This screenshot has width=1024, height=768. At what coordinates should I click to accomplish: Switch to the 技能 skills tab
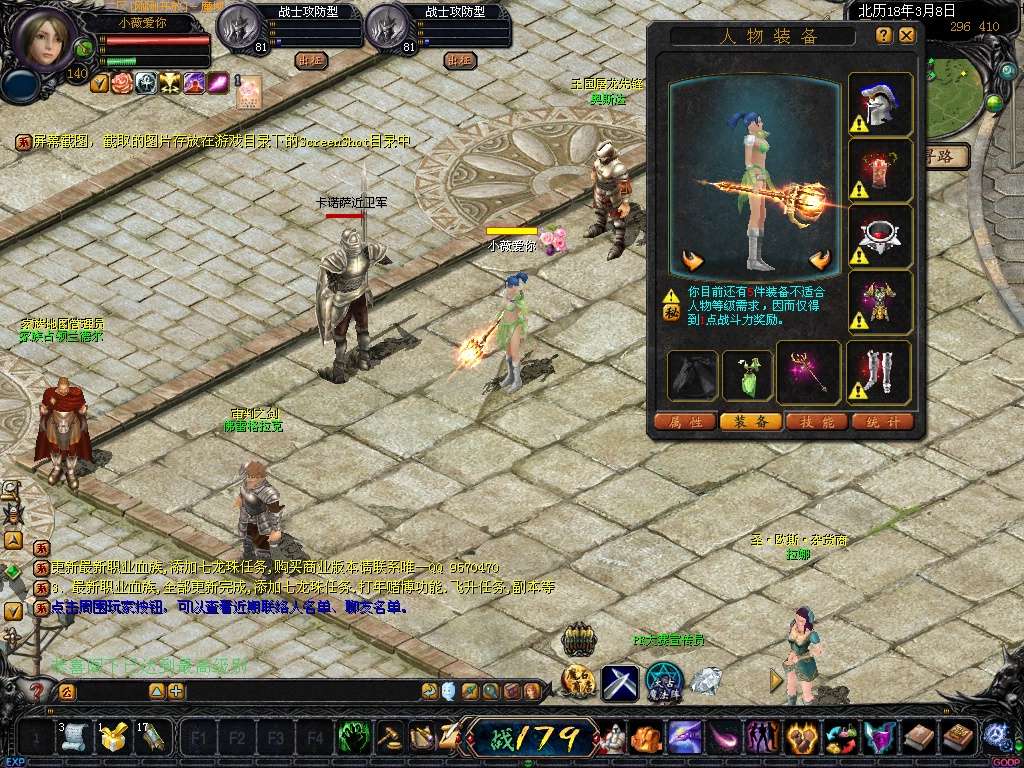pyautogui.click(x=816, y=422)
